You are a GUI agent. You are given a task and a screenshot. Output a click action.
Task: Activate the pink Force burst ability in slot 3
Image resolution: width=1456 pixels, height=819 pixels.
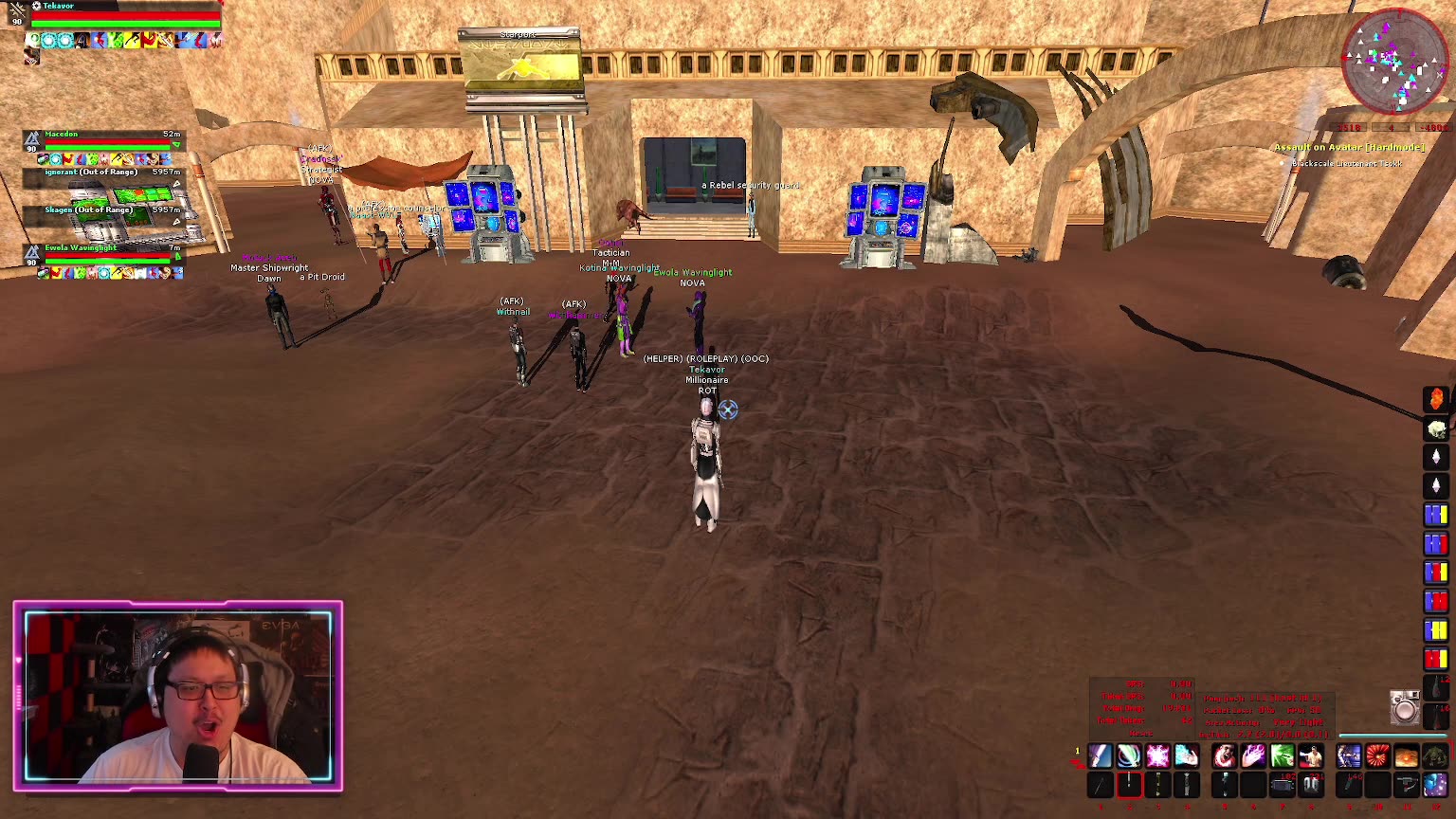coord(1157,755)
